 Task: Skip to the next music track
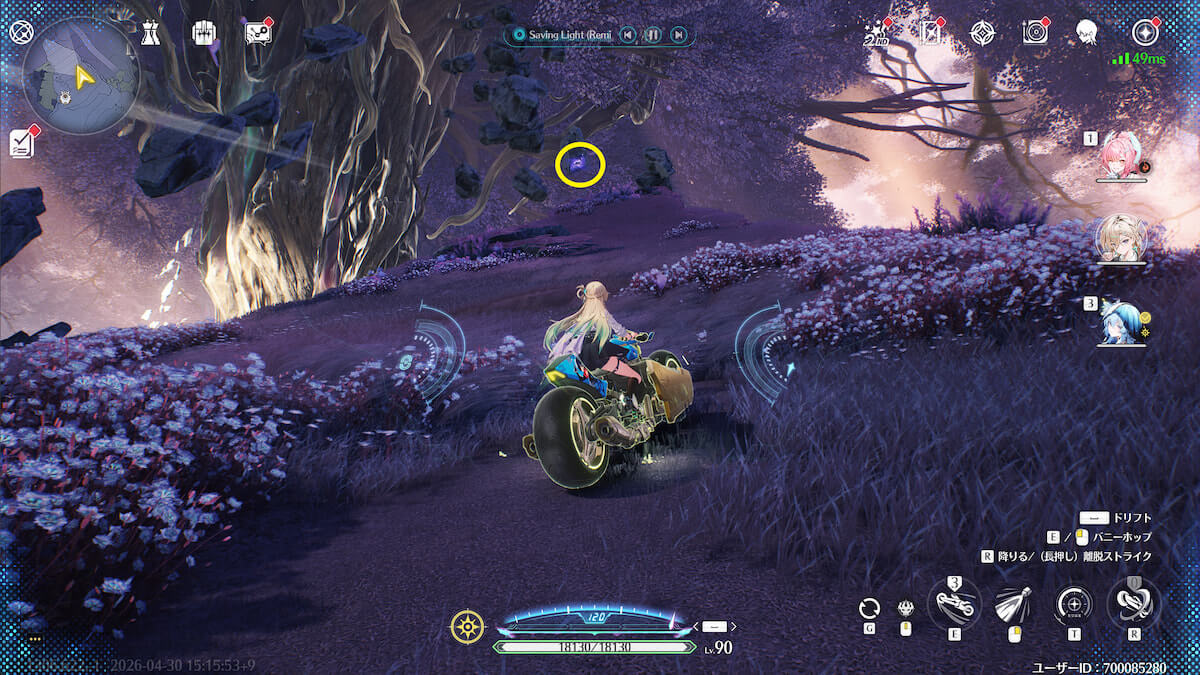678,35
